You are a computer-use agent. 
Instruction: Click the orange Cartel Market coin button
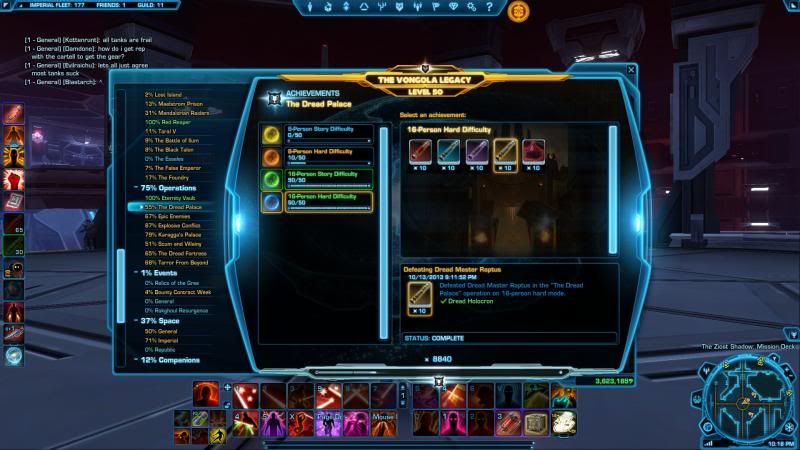pyautogui.click(x=518, y=12)
